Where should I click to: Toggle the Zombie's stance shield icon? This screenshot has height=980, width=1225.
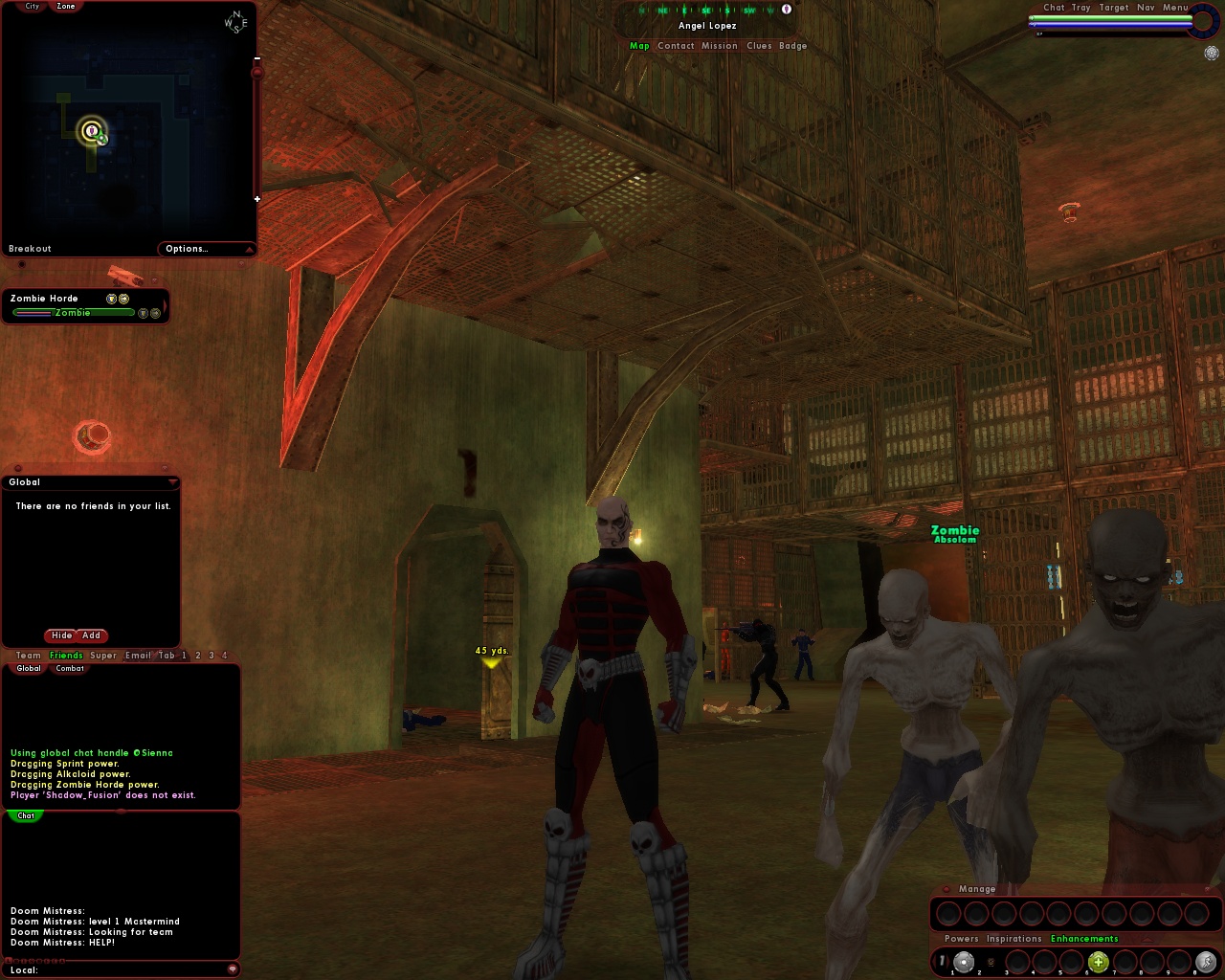point(144,313)
